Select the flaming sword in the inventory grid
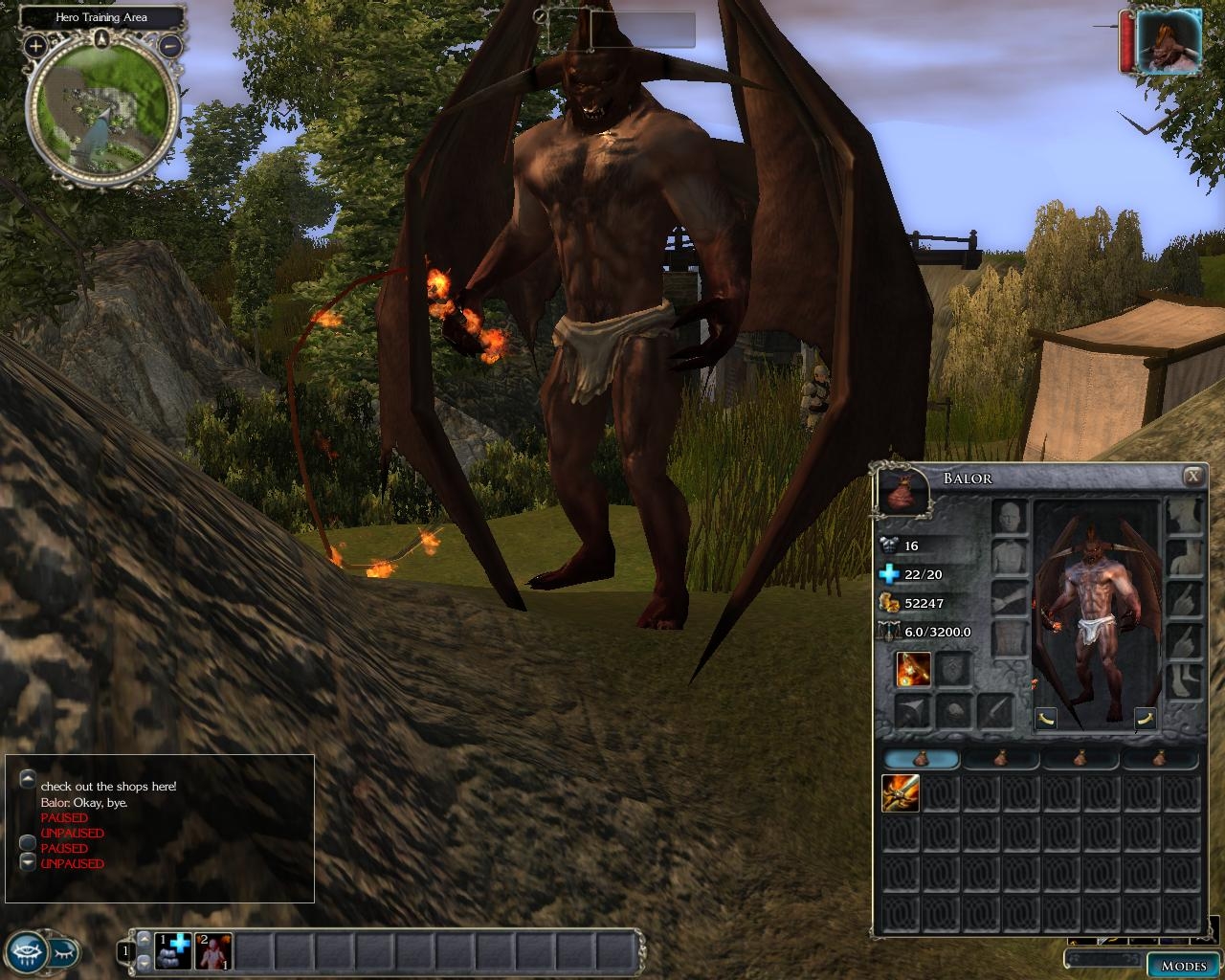 (x=900, y=793)
